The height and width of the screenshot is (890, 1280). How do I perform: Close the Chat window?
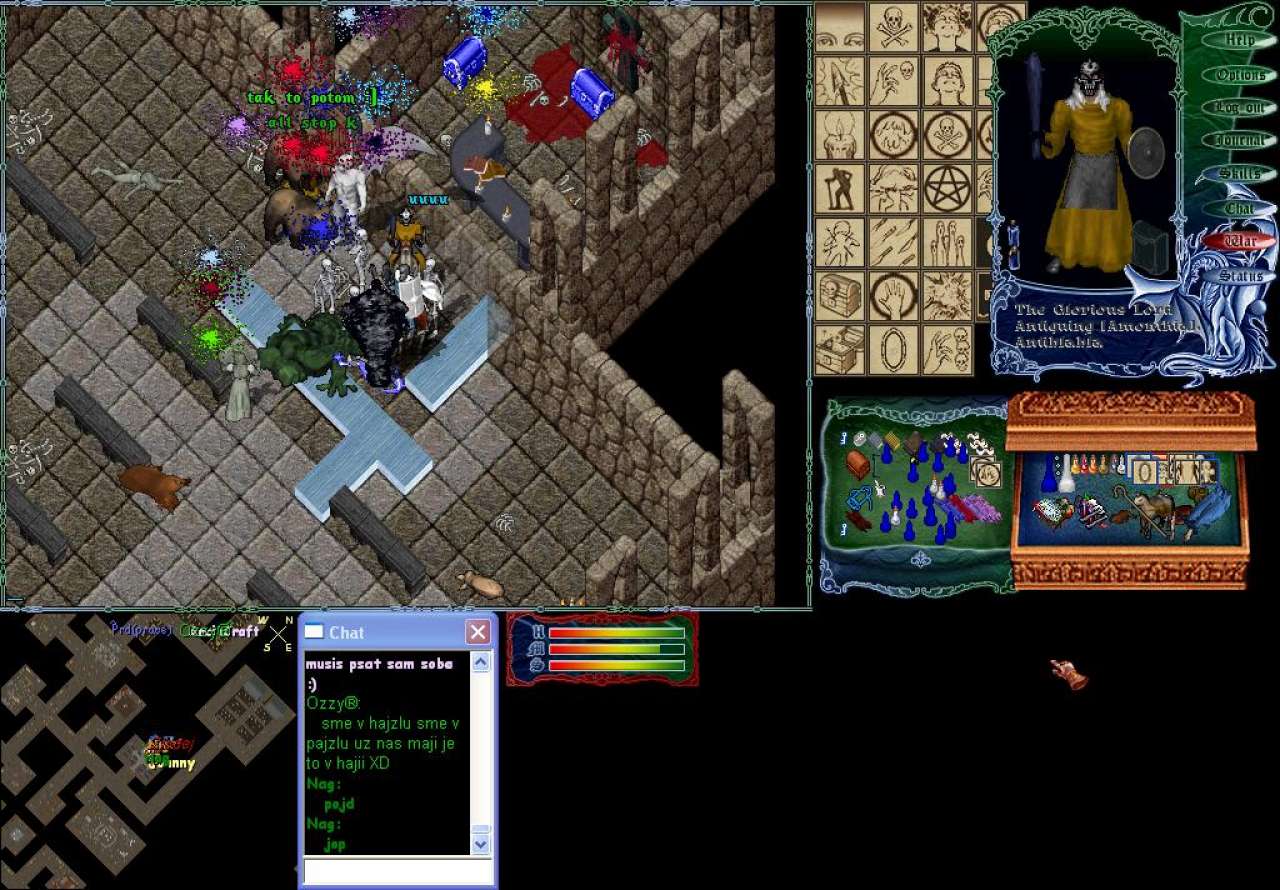pos(478,632)
